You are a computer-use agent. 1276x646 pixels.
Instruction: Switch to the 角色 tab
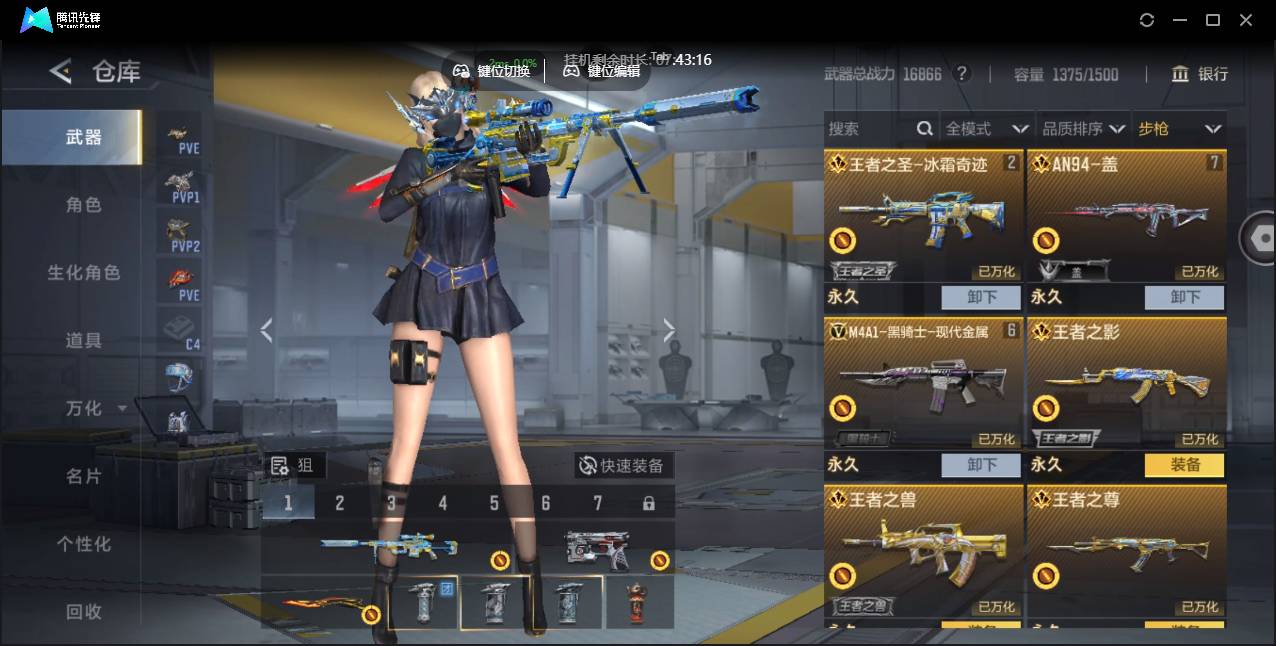pos(84,205)
